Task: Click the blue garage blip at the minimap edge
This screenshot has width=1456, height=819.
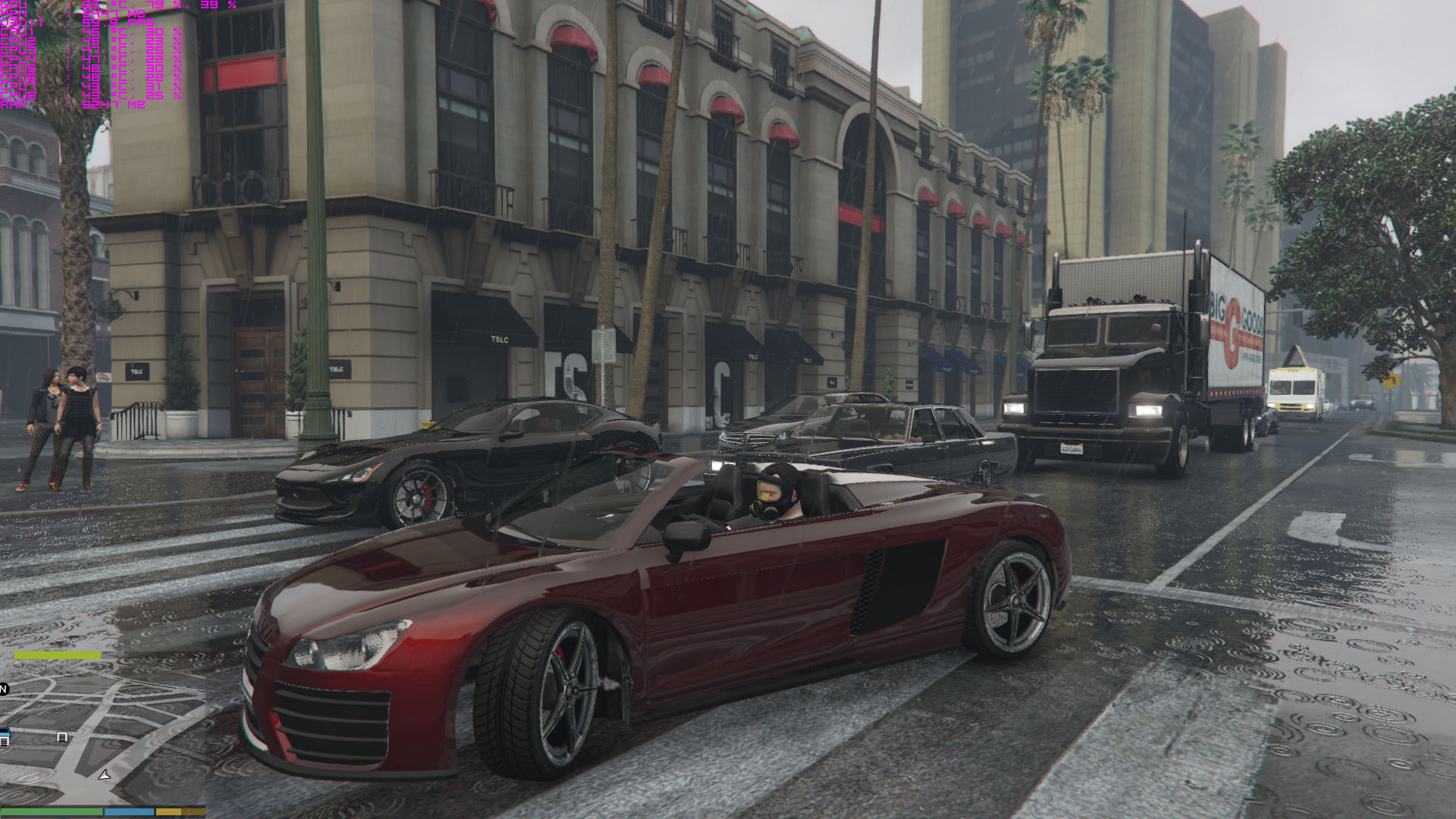Action: coord(4,736)
